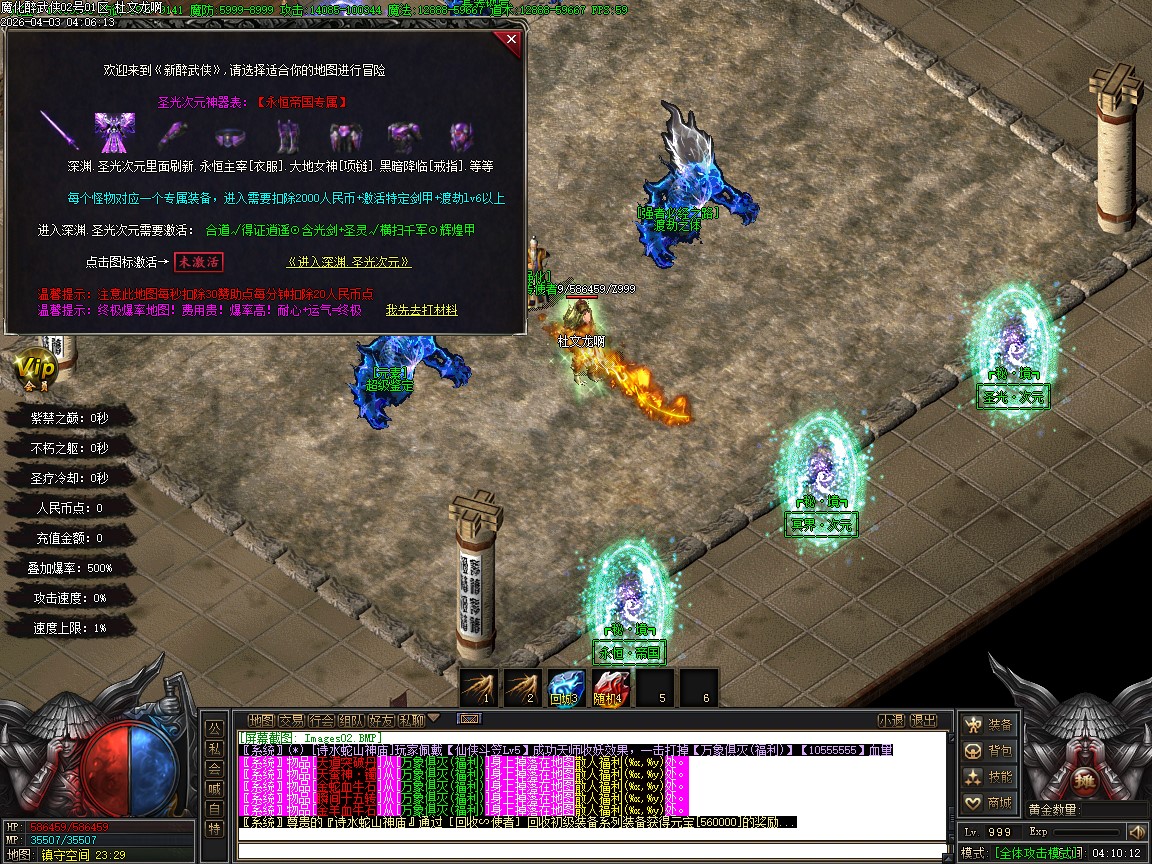Select the purple winged robe artifact icon

114,132
